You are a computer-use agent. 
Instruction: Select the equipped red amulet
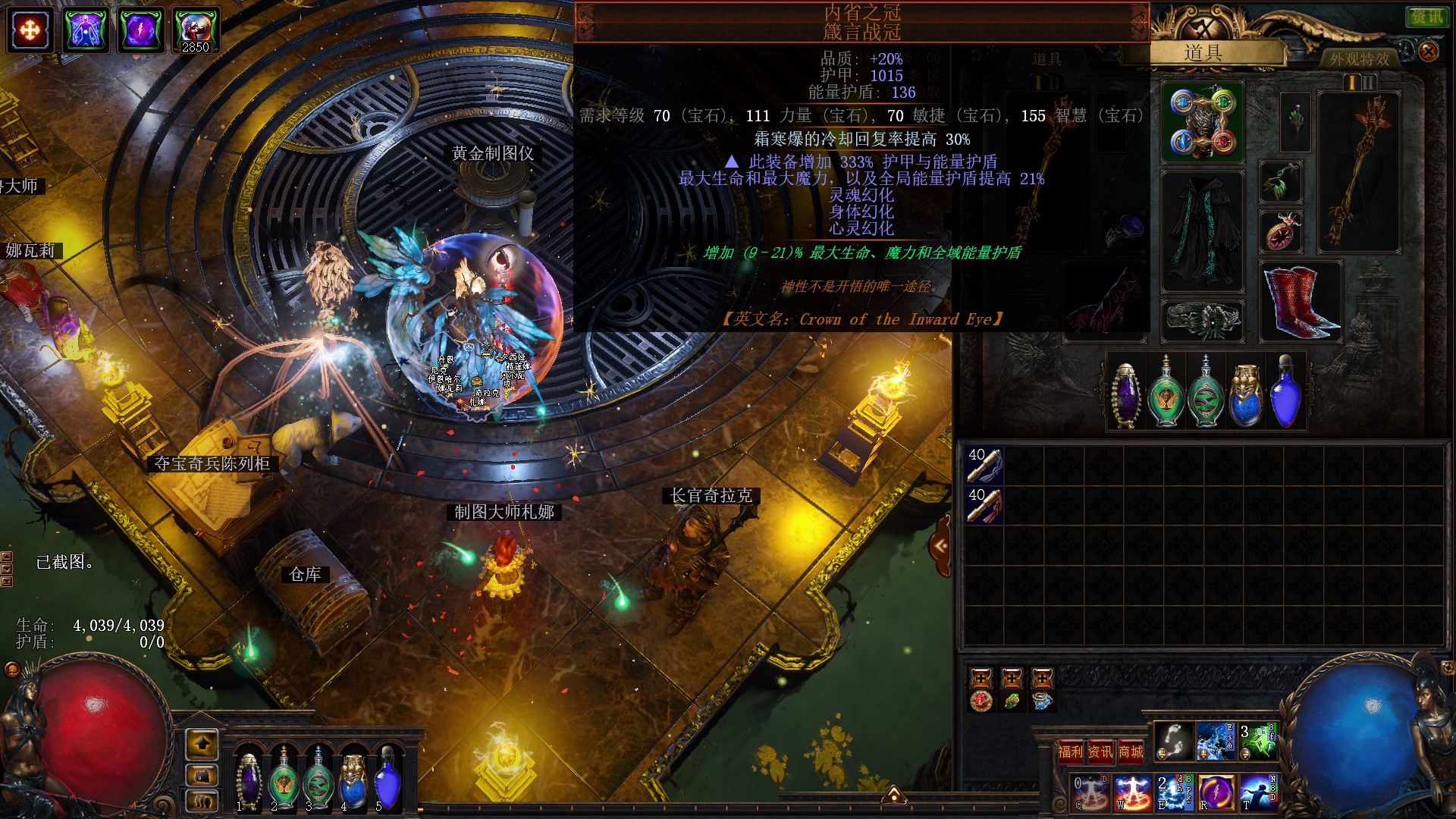1281,231
